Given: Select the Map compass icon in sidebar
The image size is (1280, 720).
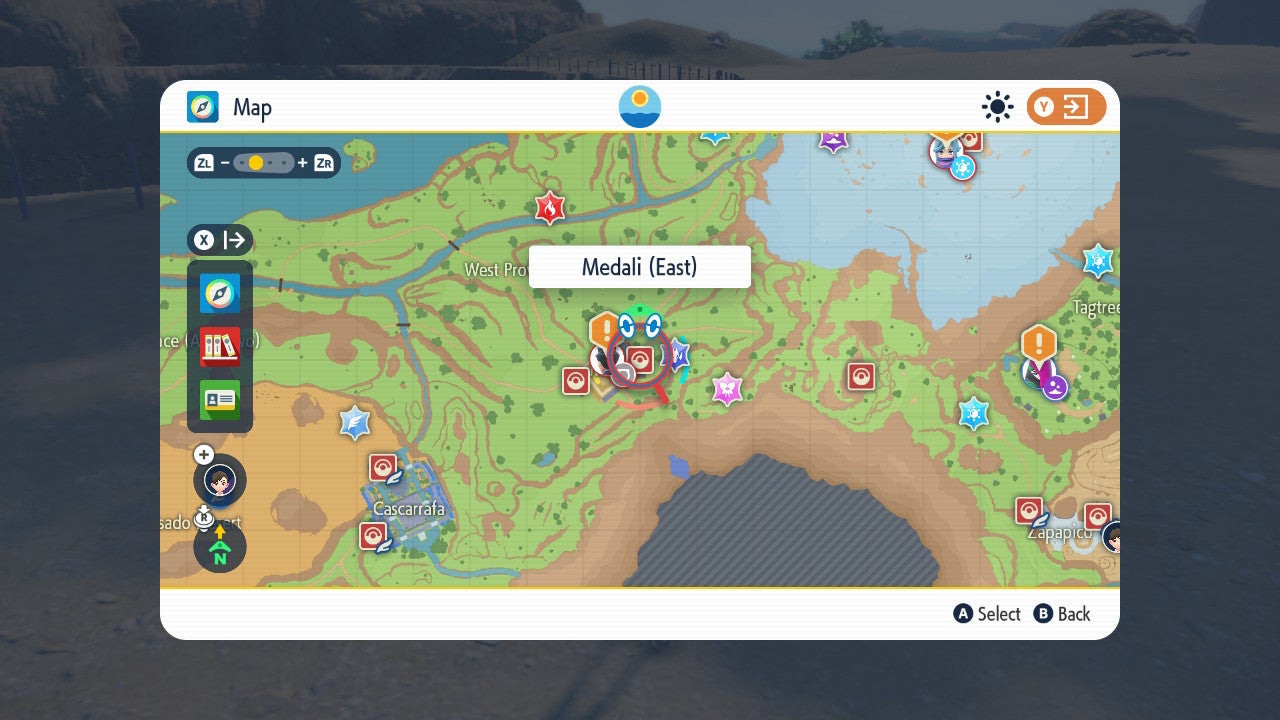Looking at the screenshot, I should [x=219, y=293].
